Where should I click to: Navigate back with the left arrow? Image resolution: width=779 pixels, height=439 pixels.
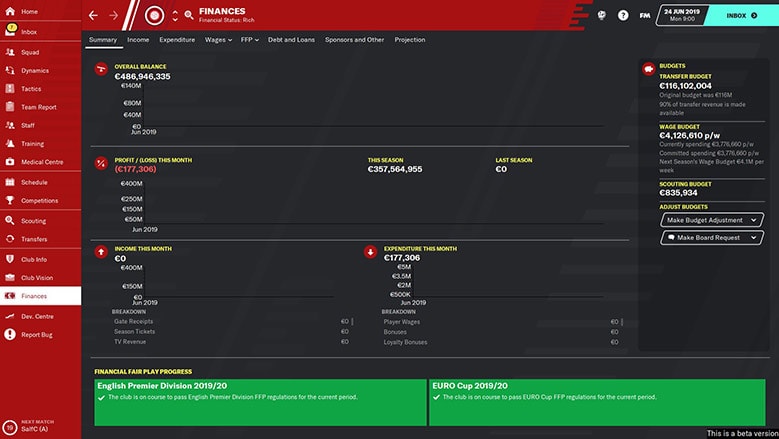point(93,15)
